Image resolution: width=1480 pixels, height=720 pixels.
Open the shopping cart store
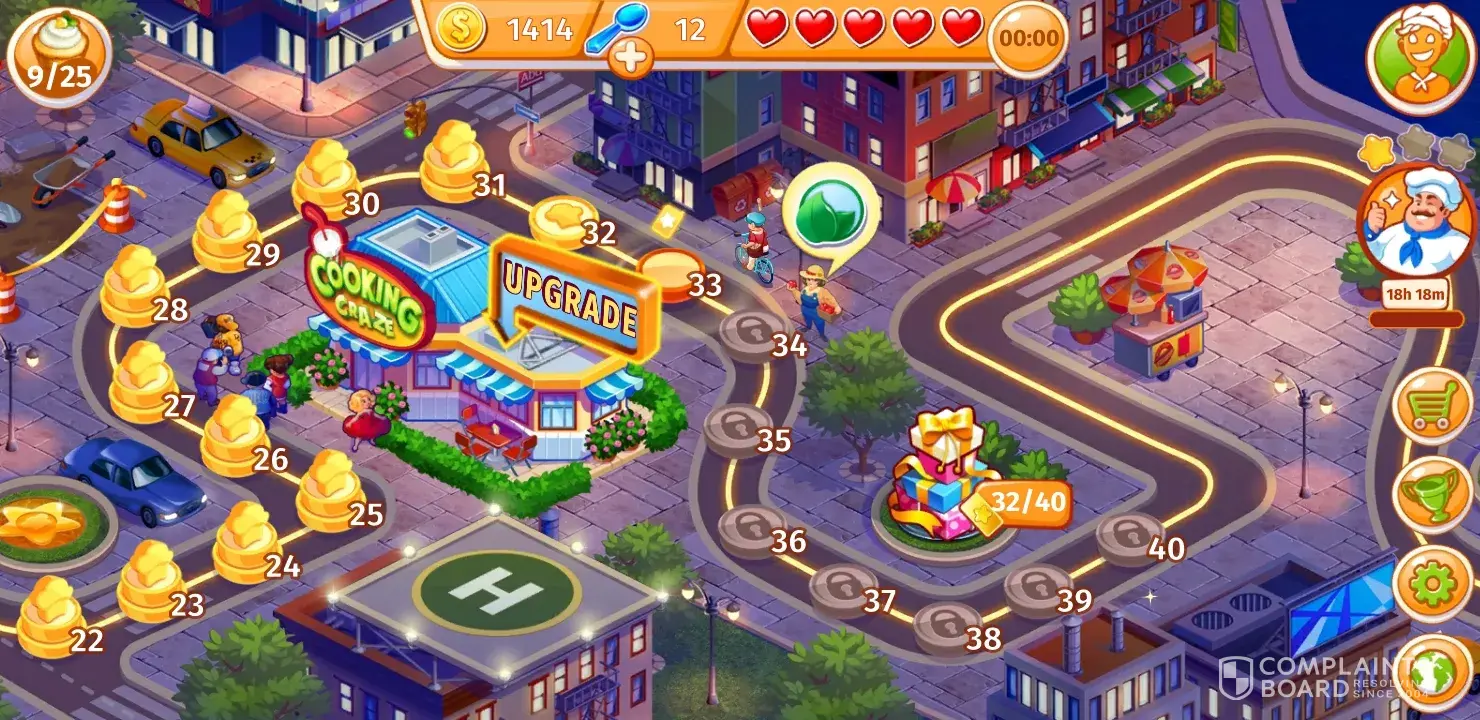point(1432,405)
